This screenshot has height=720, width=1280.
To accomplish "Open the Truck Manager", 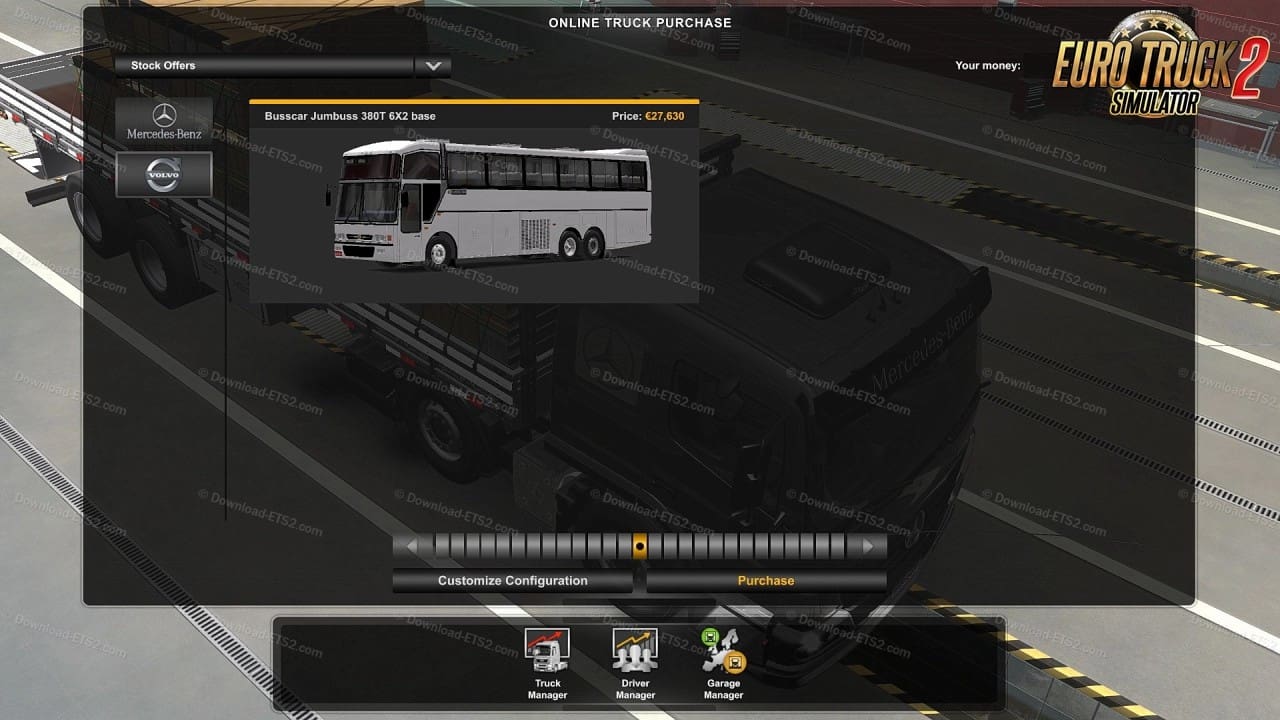I will [547, 663].
